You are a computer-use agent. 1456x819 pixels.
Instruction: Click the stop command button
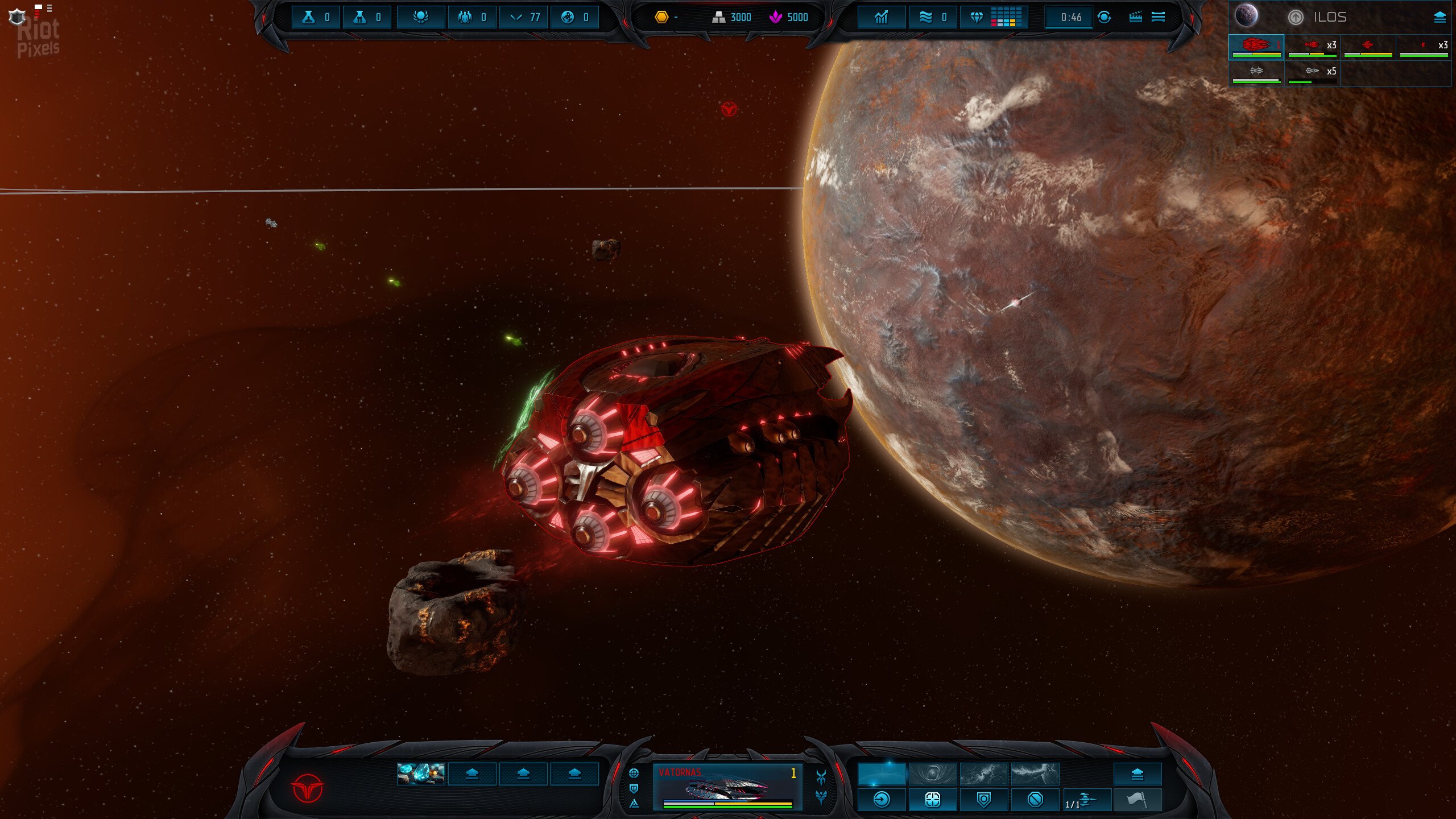[1035, 800]
